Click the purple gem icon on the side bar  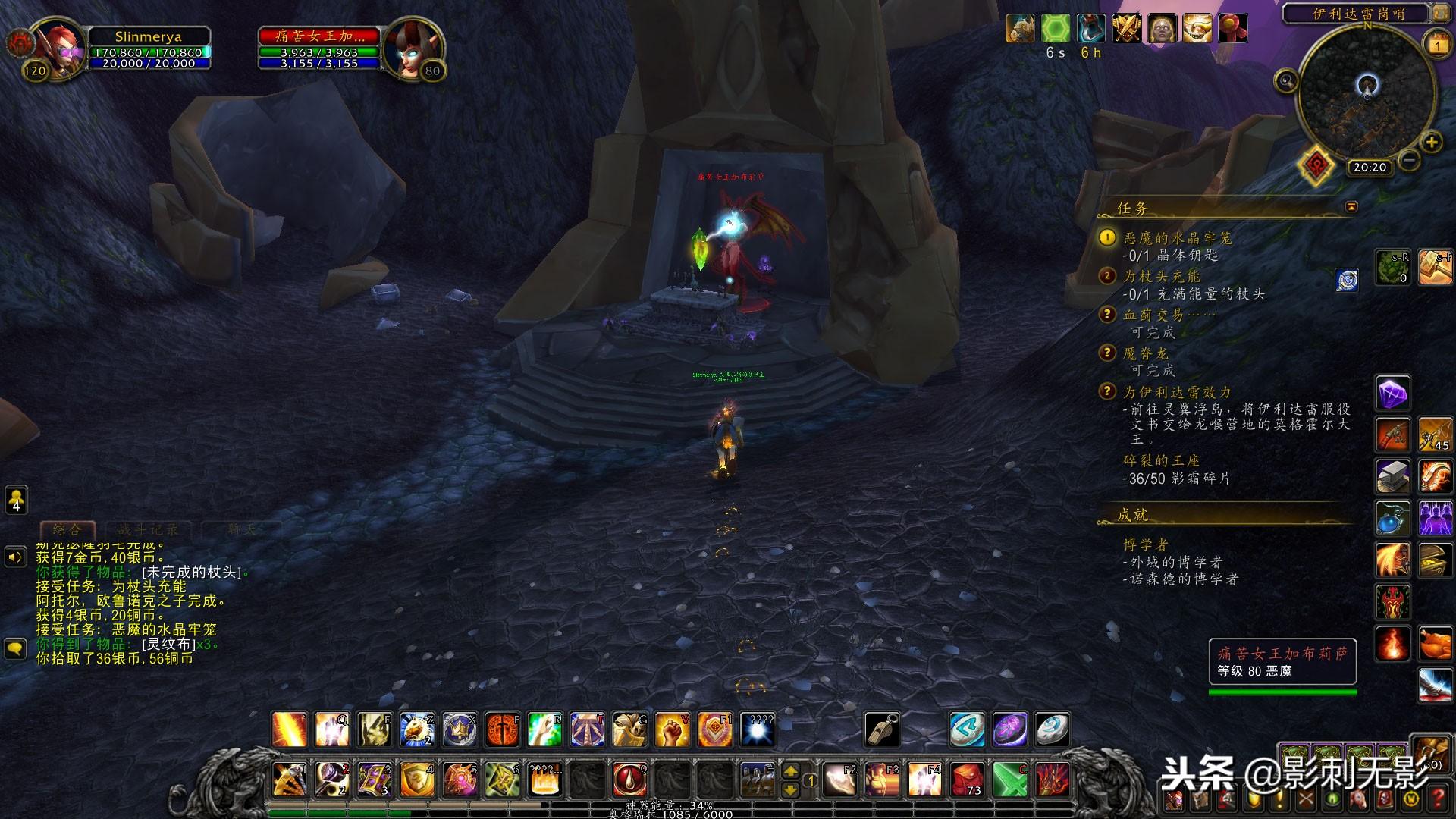pos(1392,394)
